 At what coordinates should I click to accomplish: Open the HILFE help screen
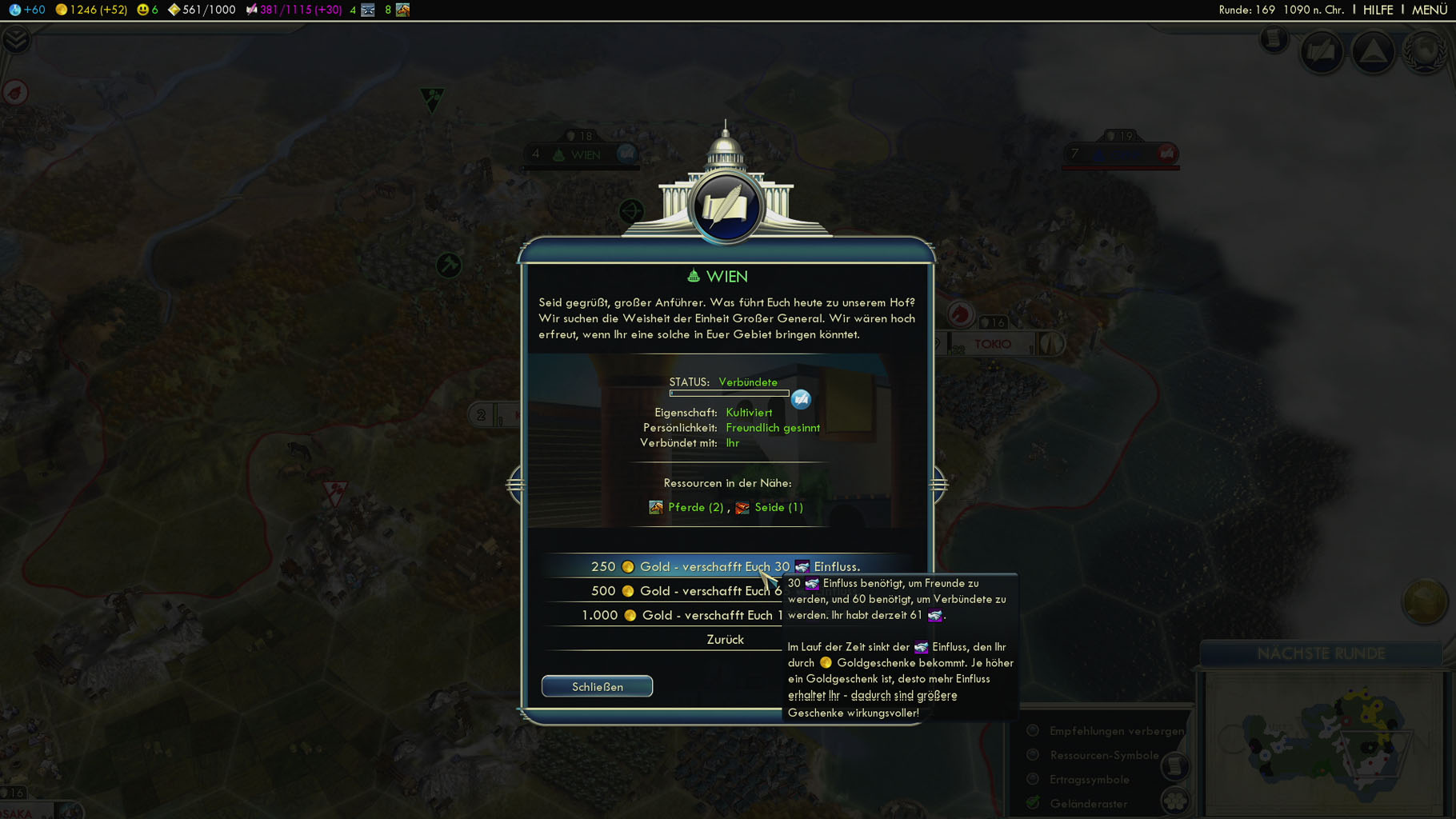1378,10
